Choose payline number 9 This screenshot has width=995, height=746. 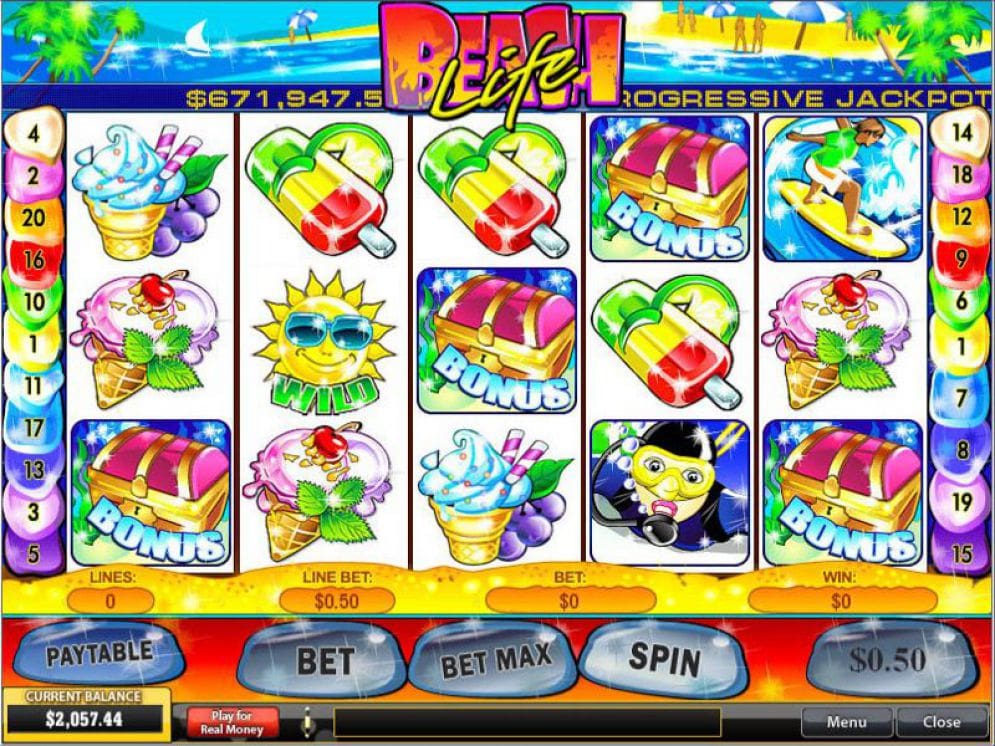tap(962, 258)
